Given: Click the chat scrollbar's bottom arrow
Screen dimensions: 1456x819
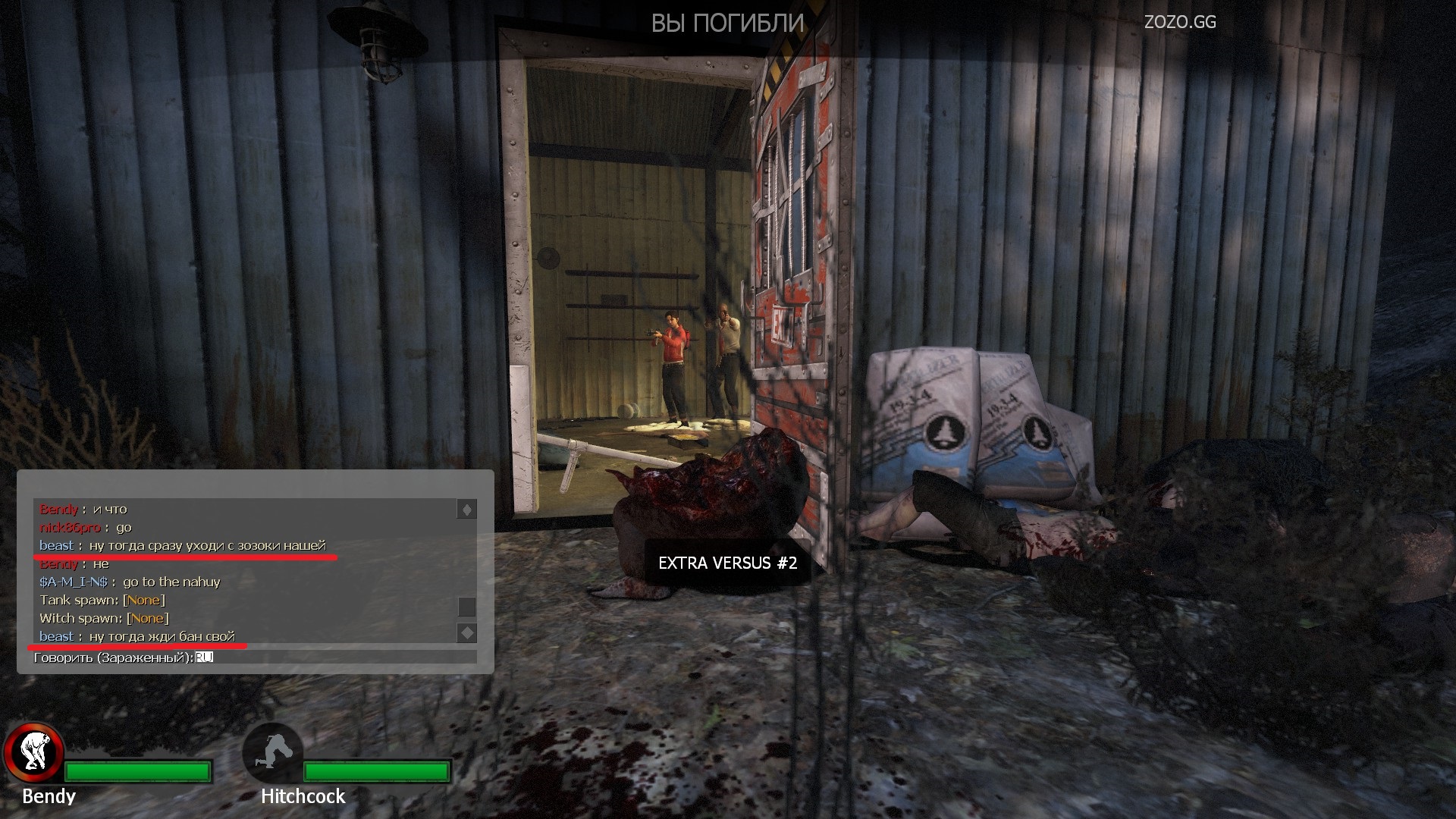Looking at the screenshot, I should pos(467,632).
